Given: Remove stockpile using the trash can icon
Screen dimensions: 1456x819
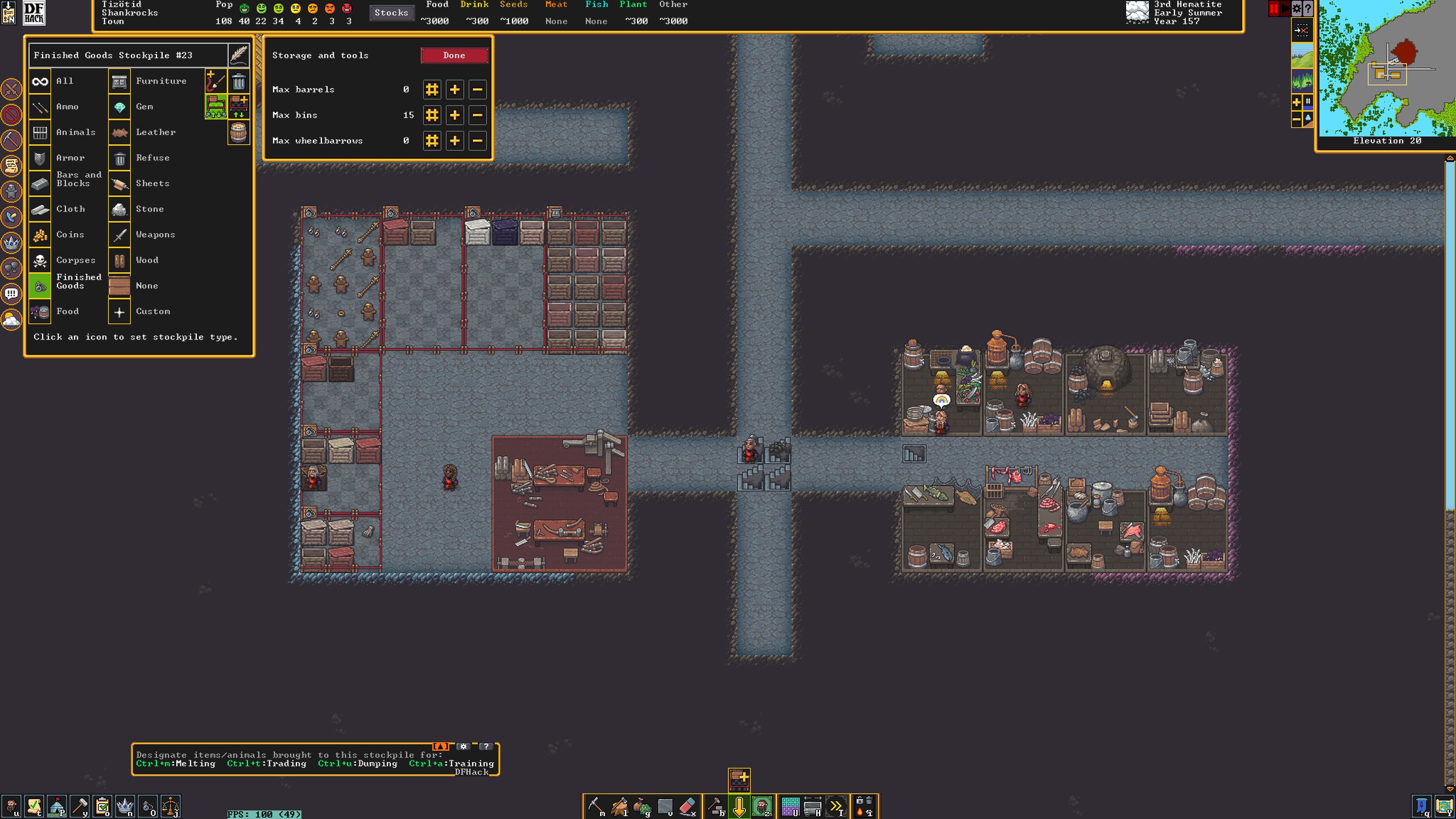Looking at the screenshot, I should pyautogui.click(x=239, y=82).
